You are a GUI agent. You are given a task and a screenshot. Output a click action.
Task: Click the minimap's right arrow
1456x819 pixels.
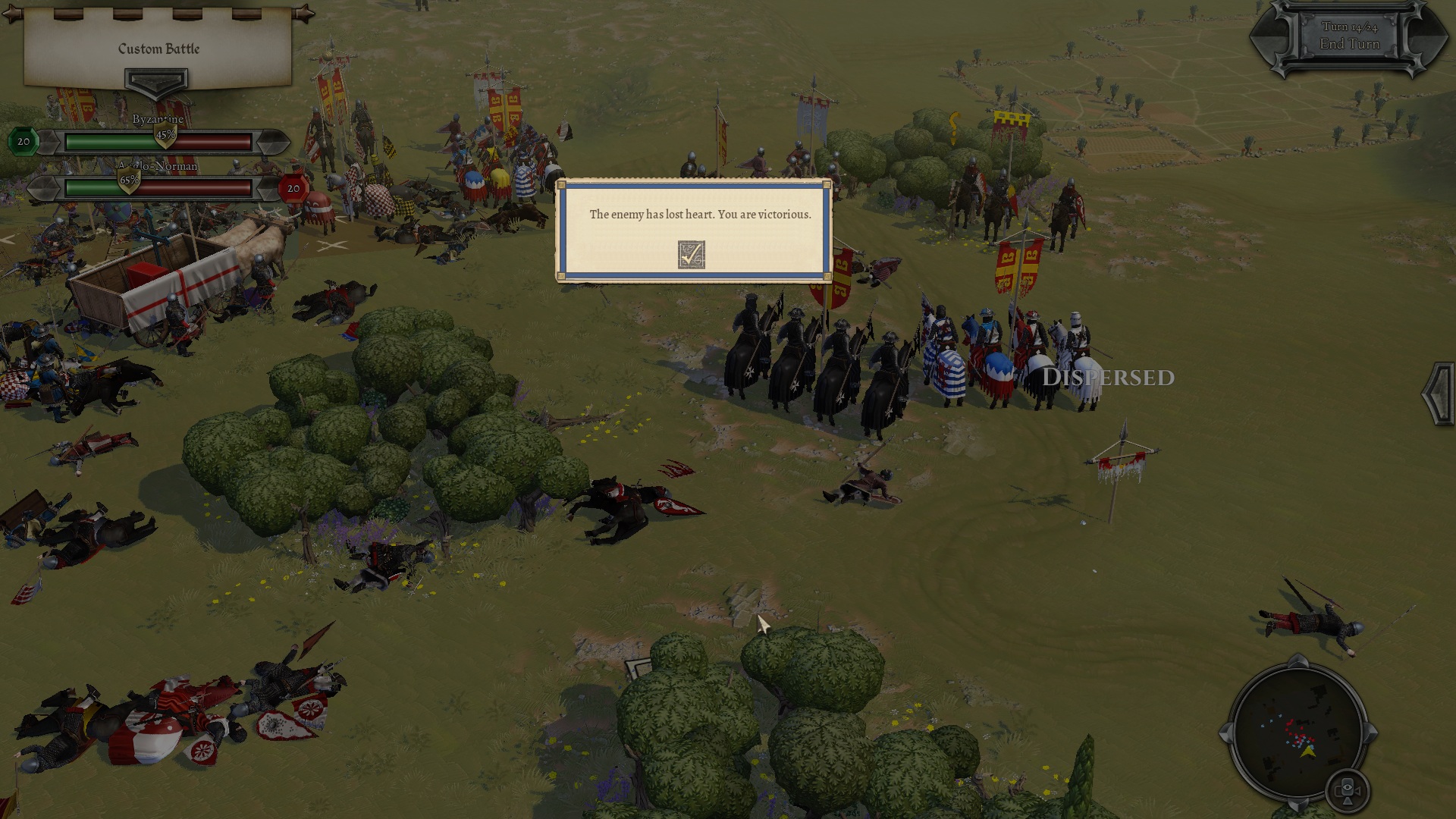pos(1371,733)
